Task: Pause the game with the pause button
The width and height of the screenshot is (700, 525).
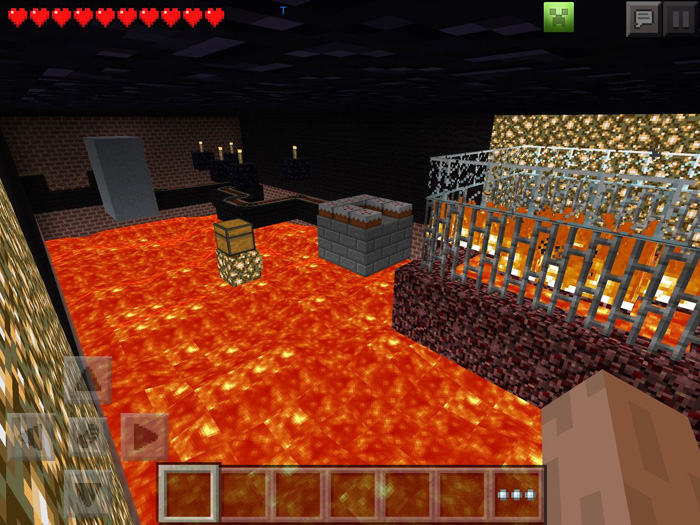Action: [680, 18]
